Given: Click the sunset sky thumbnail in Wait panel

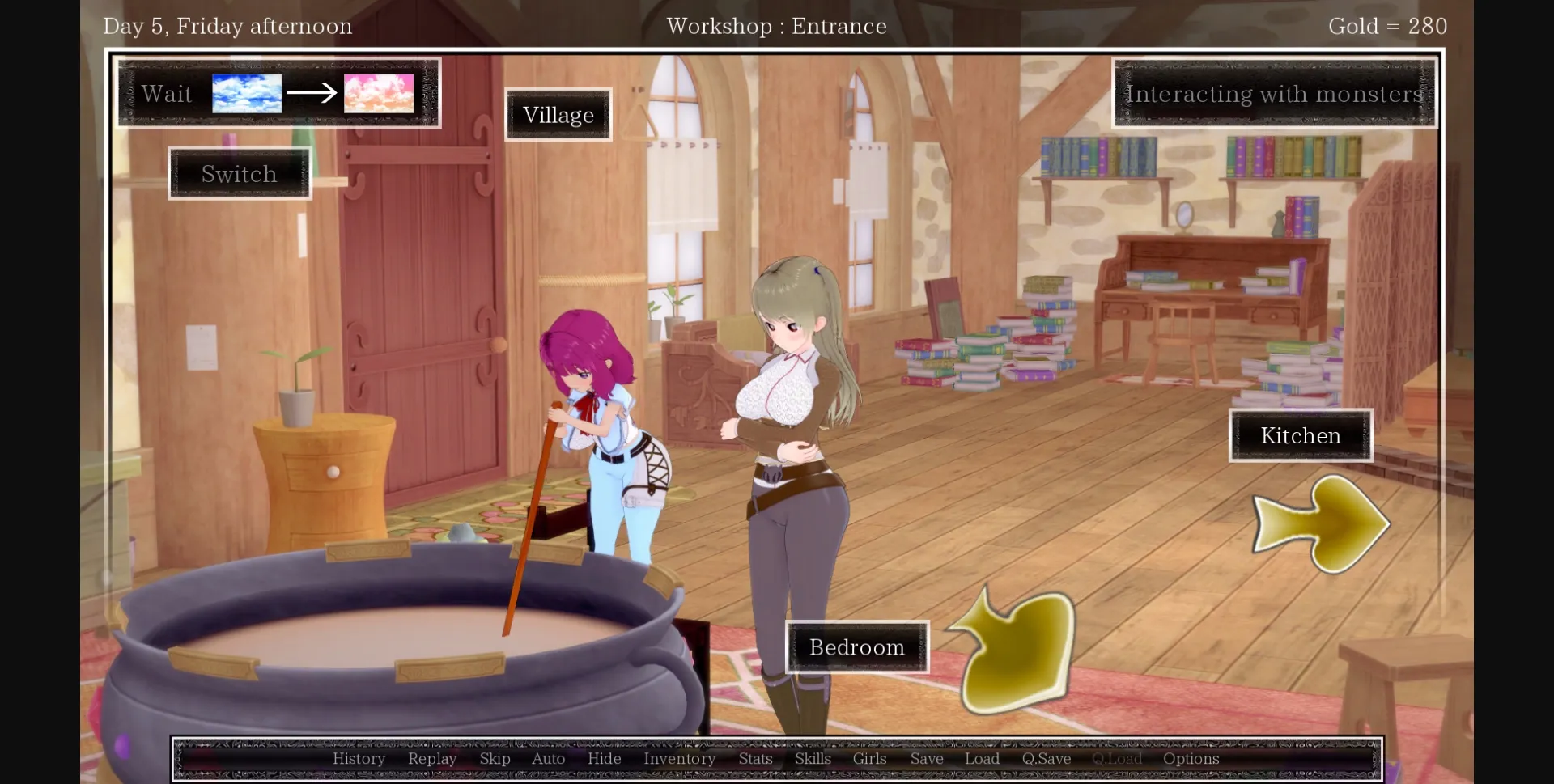Looking at the screenshot, I should [x=378, y=92].
